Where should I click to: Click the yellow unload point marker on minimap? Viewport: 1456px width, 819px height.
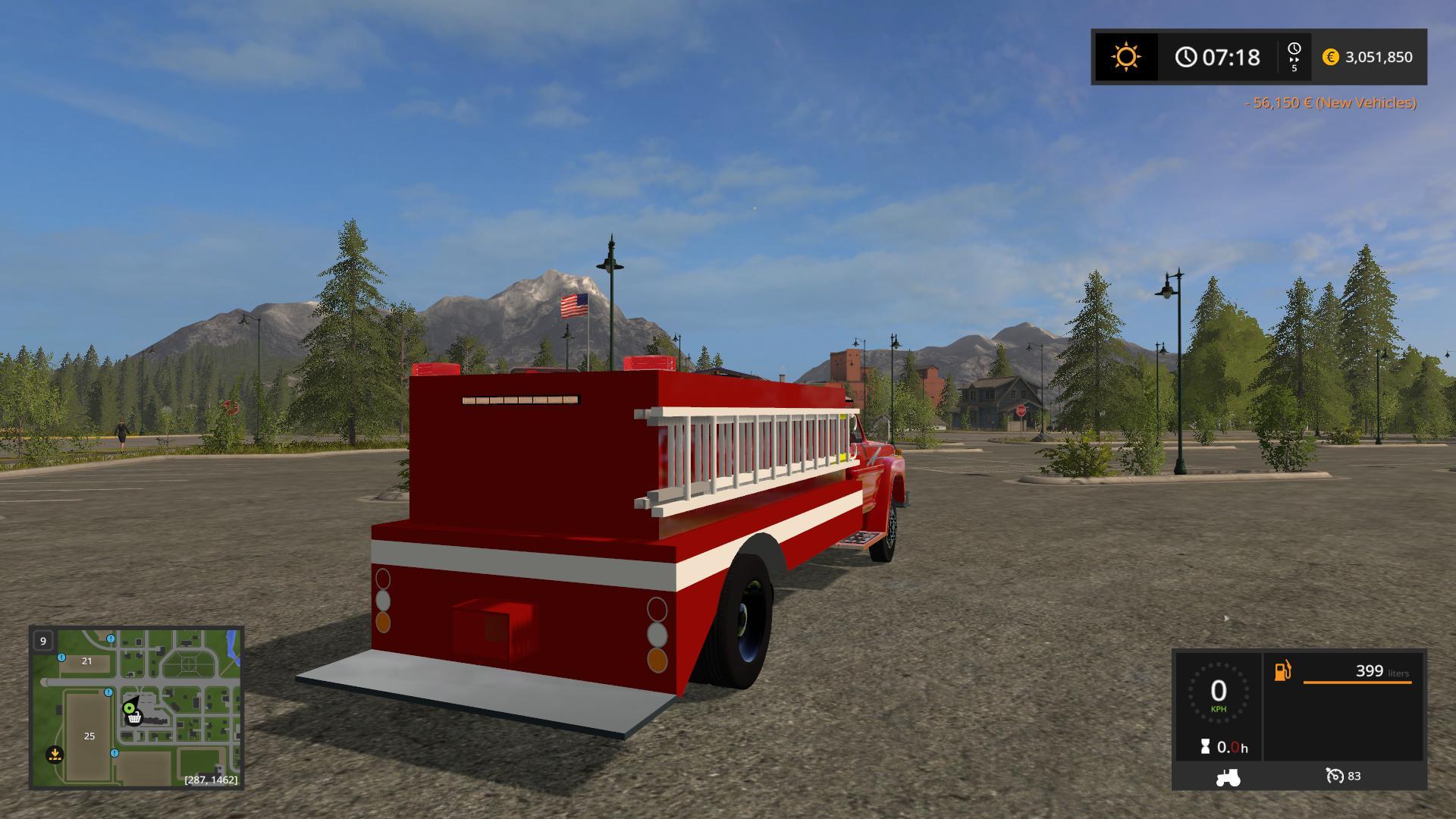(x=55, y=754)
